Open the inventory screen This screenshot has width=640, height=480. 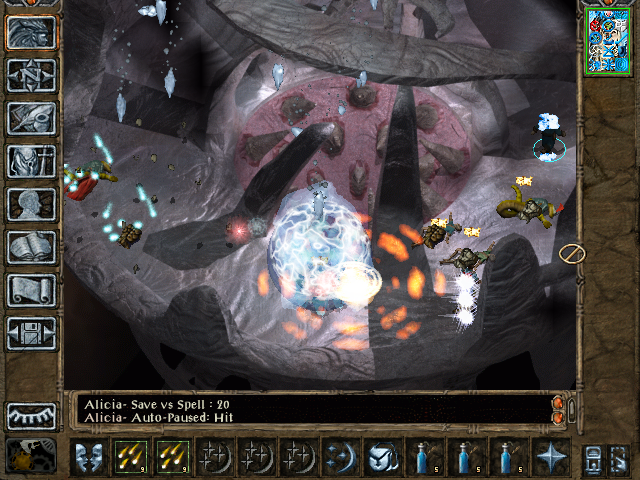pyautogui.click(x=31, y=161)
